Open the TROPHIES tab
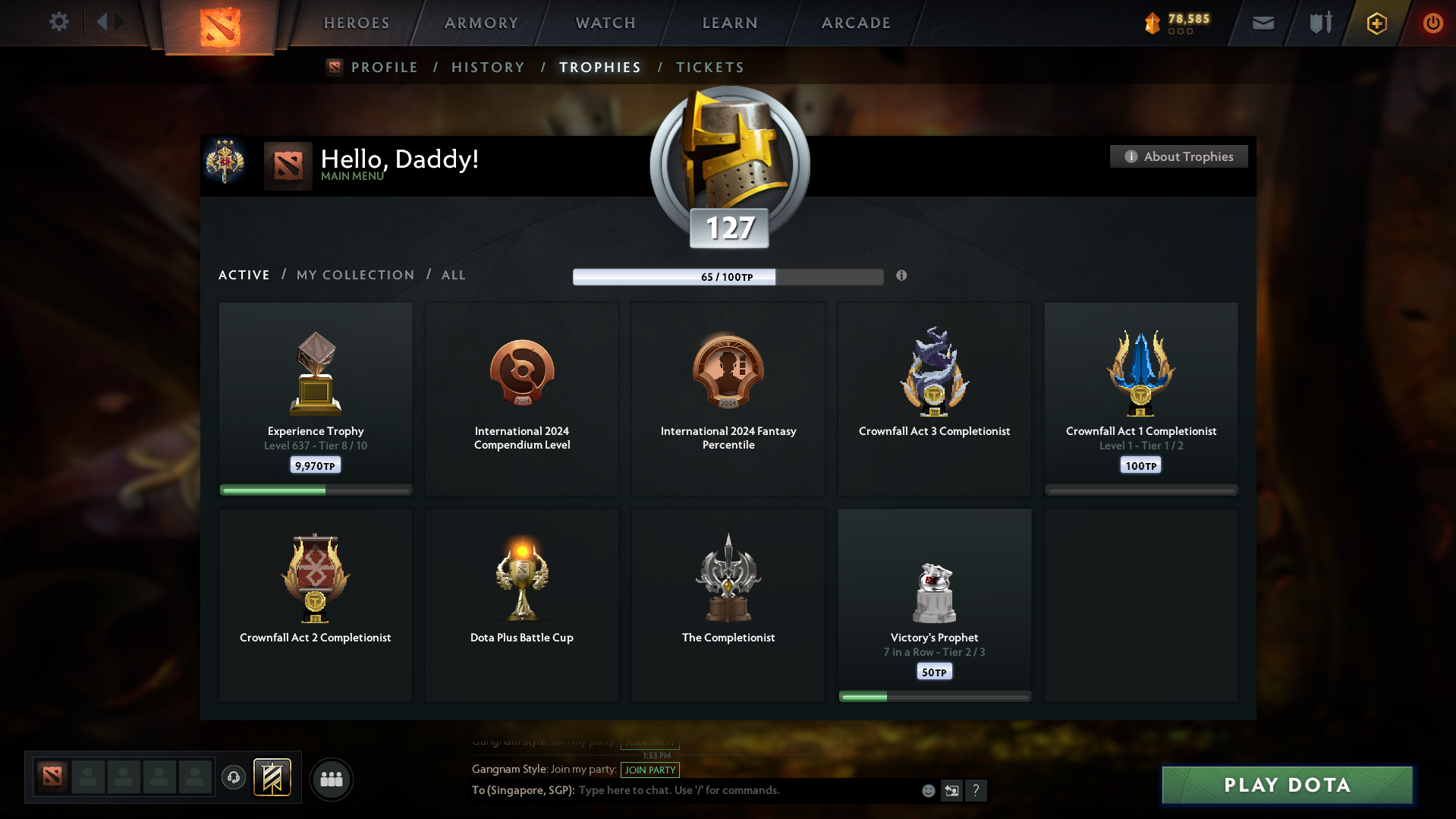 click(x=599, y=67)
